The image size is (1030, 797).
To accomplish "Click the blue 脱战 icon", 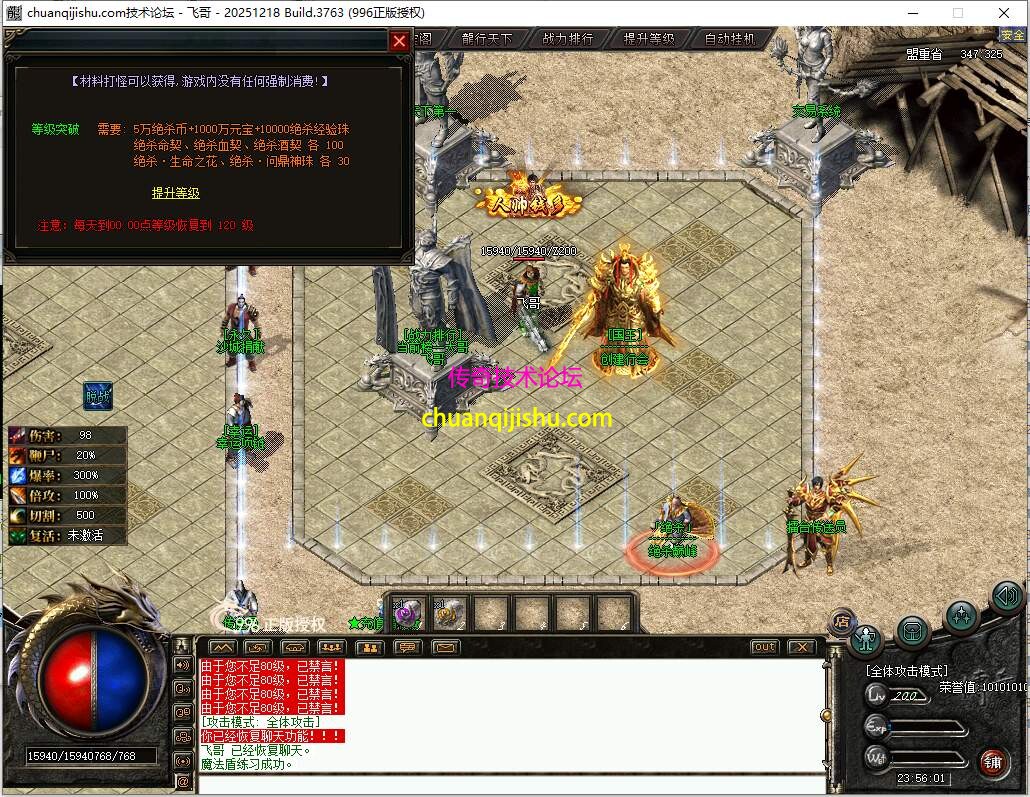I will pyautogui.click(x=98, y=395).
